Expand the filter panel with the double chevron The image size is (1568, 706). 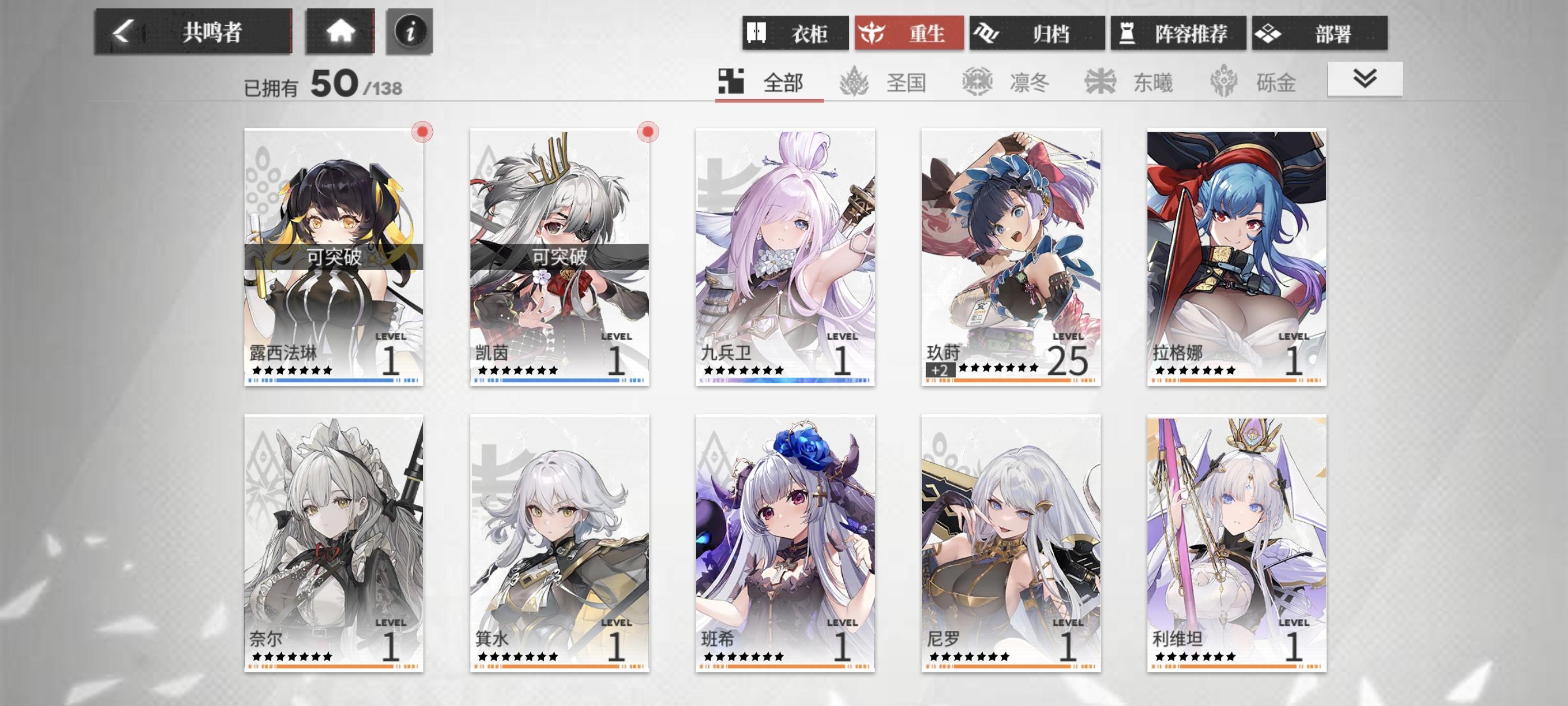[x=1365, y=78]
